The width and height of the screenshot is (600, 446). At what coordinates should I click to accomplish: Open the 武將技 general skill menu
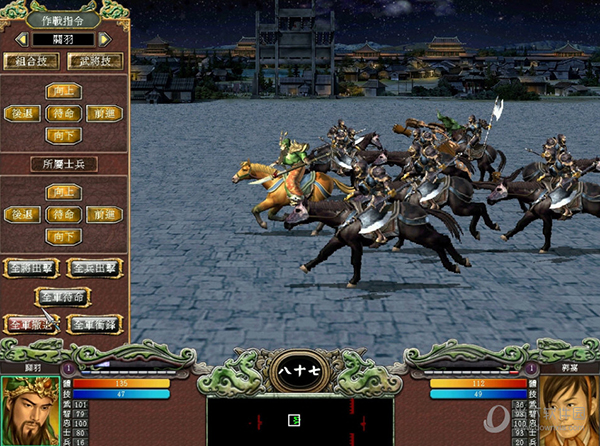[x=96, y=62]
